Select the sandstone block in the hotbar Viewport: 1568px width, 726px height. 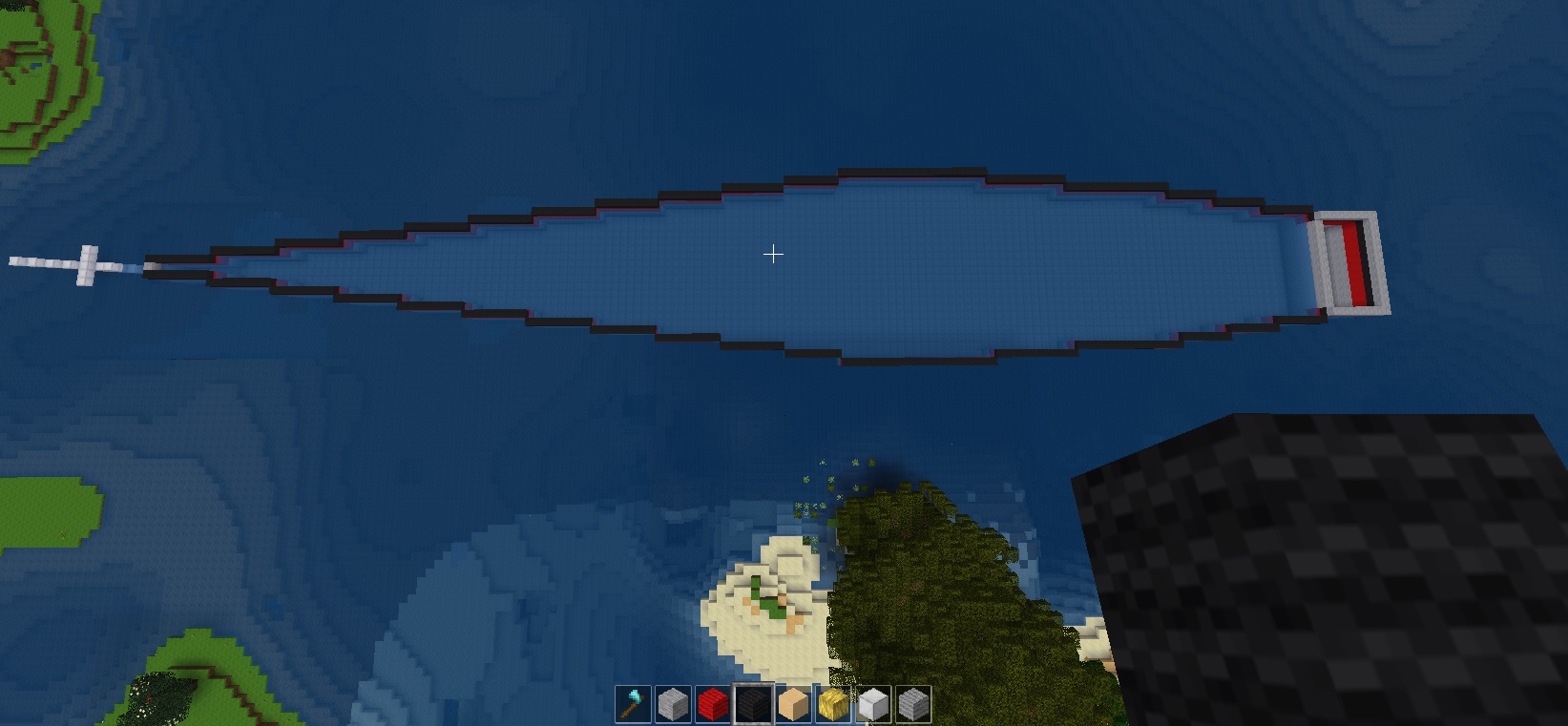[793, 703]
